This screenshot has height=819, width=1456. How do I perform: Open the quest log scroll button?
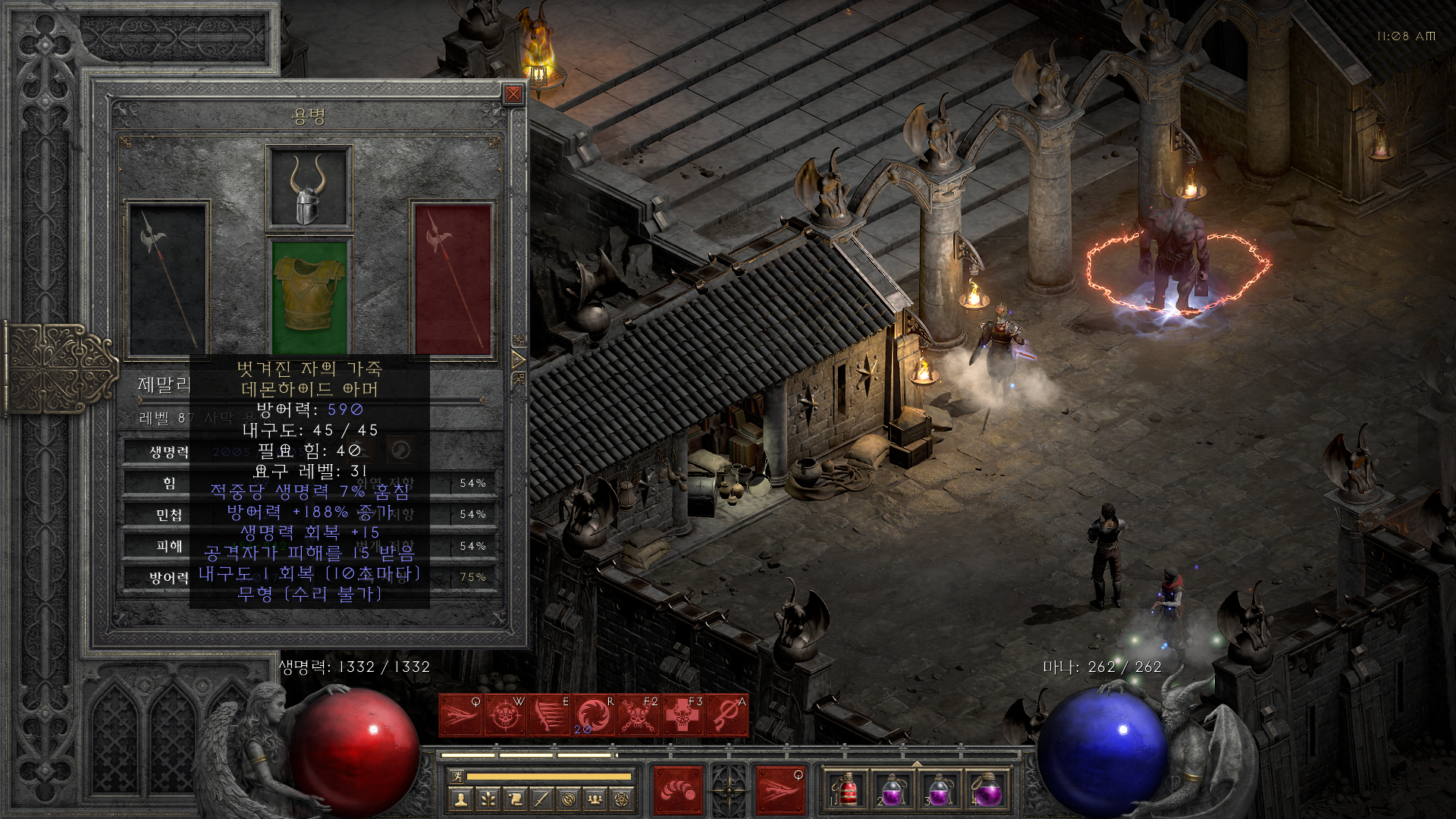[513, 799]
